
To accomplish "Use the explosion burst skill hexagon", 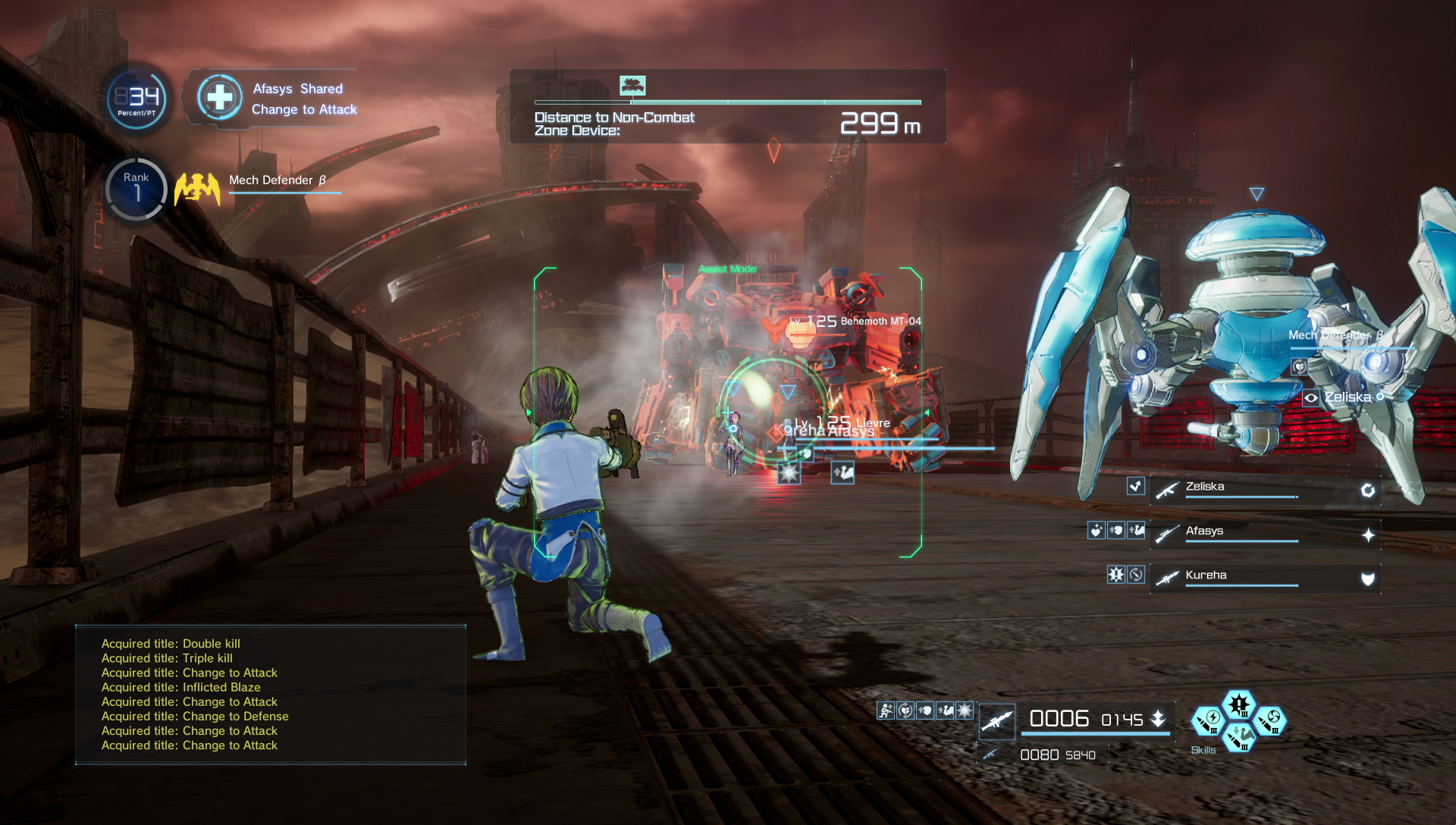I will click(1239, 704).
